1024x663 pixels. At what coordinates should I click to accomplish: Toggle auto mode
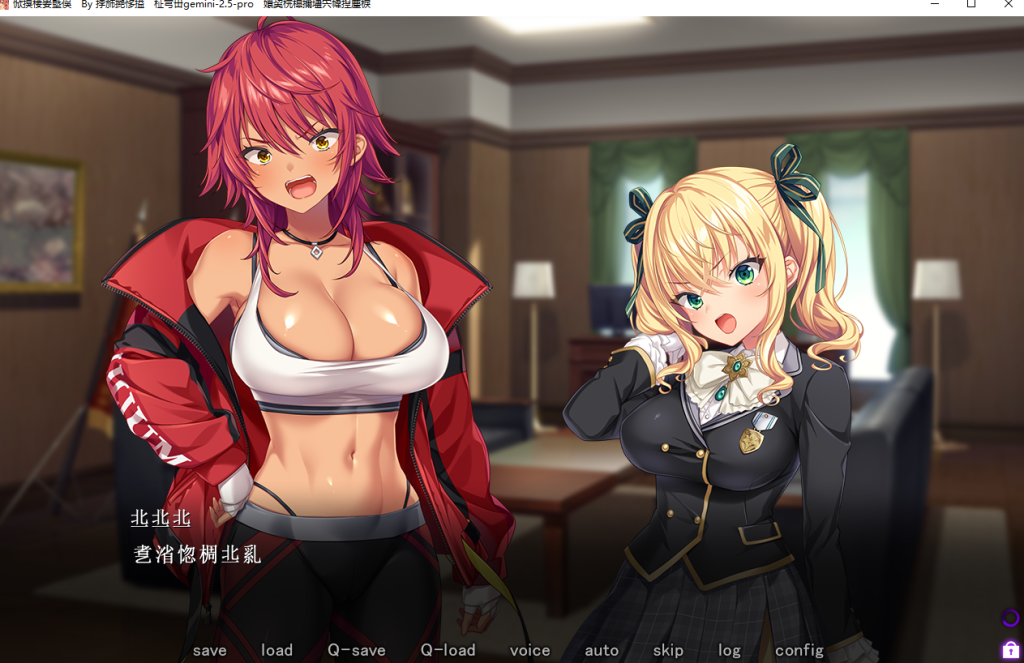[x=601, y=650]
